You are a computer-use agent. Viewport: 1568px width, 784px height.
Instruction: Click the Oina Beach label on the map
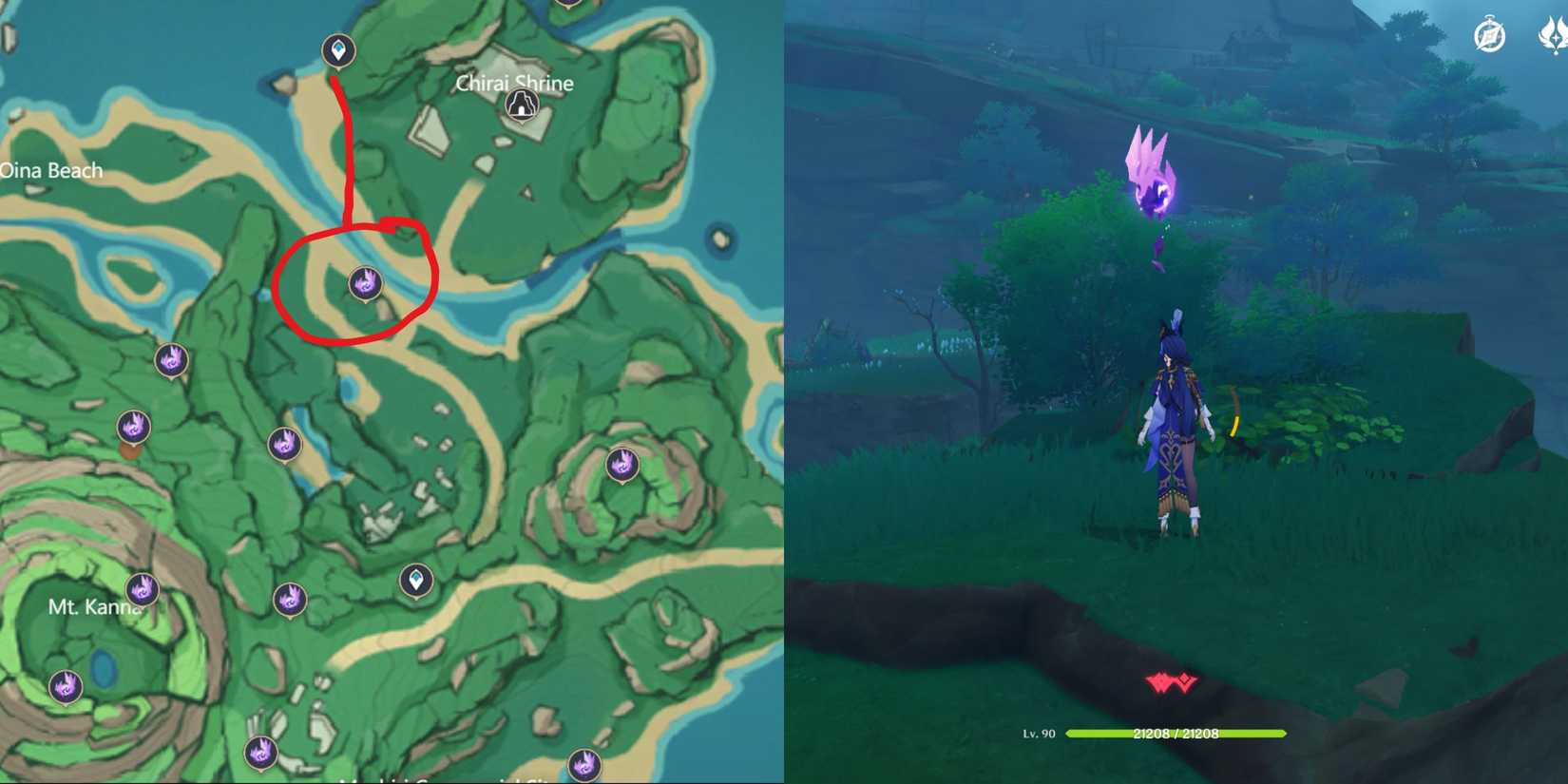[52, 171]
